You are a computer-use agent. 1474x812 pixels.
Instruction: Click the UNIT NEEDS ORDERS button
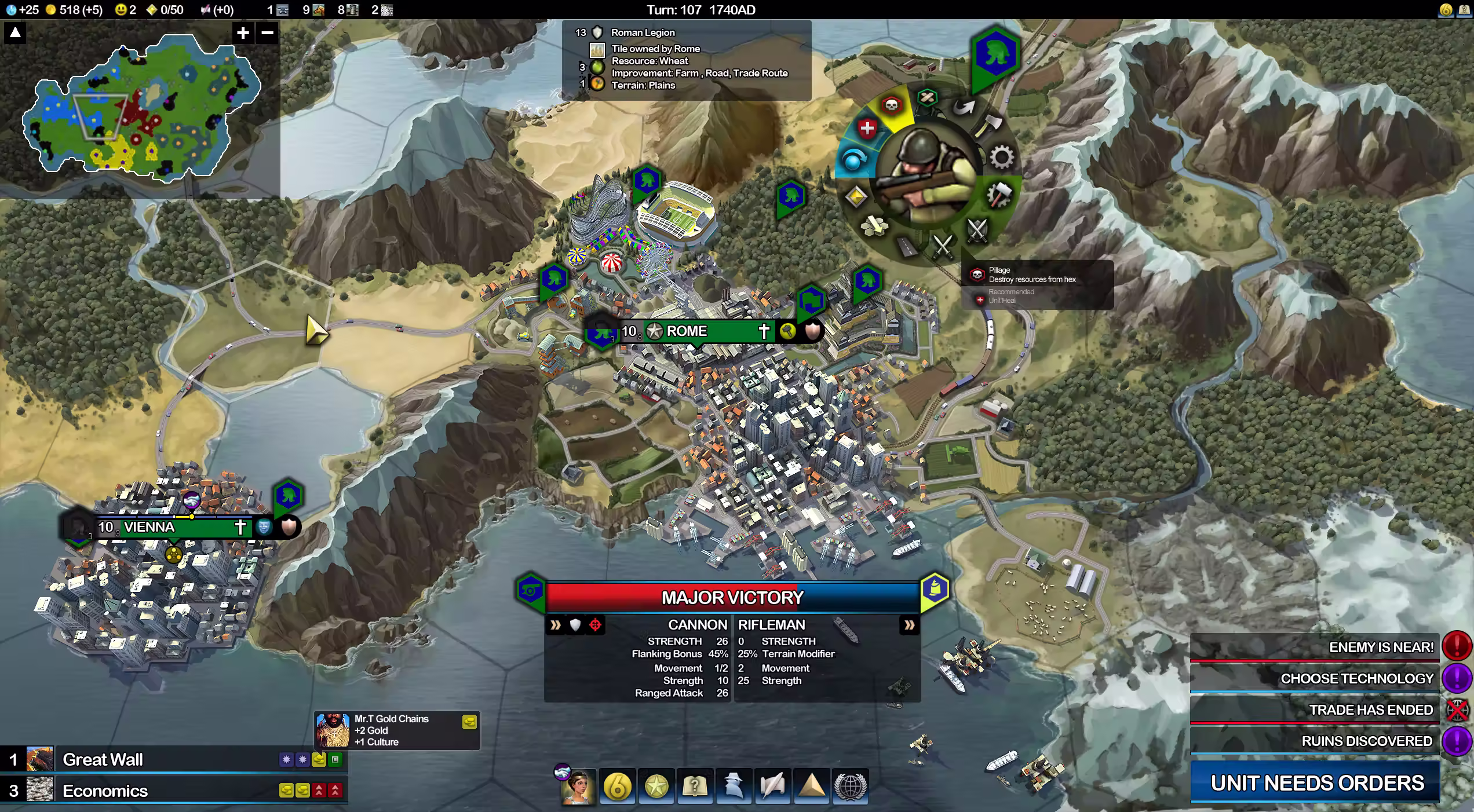(1316, 783)
